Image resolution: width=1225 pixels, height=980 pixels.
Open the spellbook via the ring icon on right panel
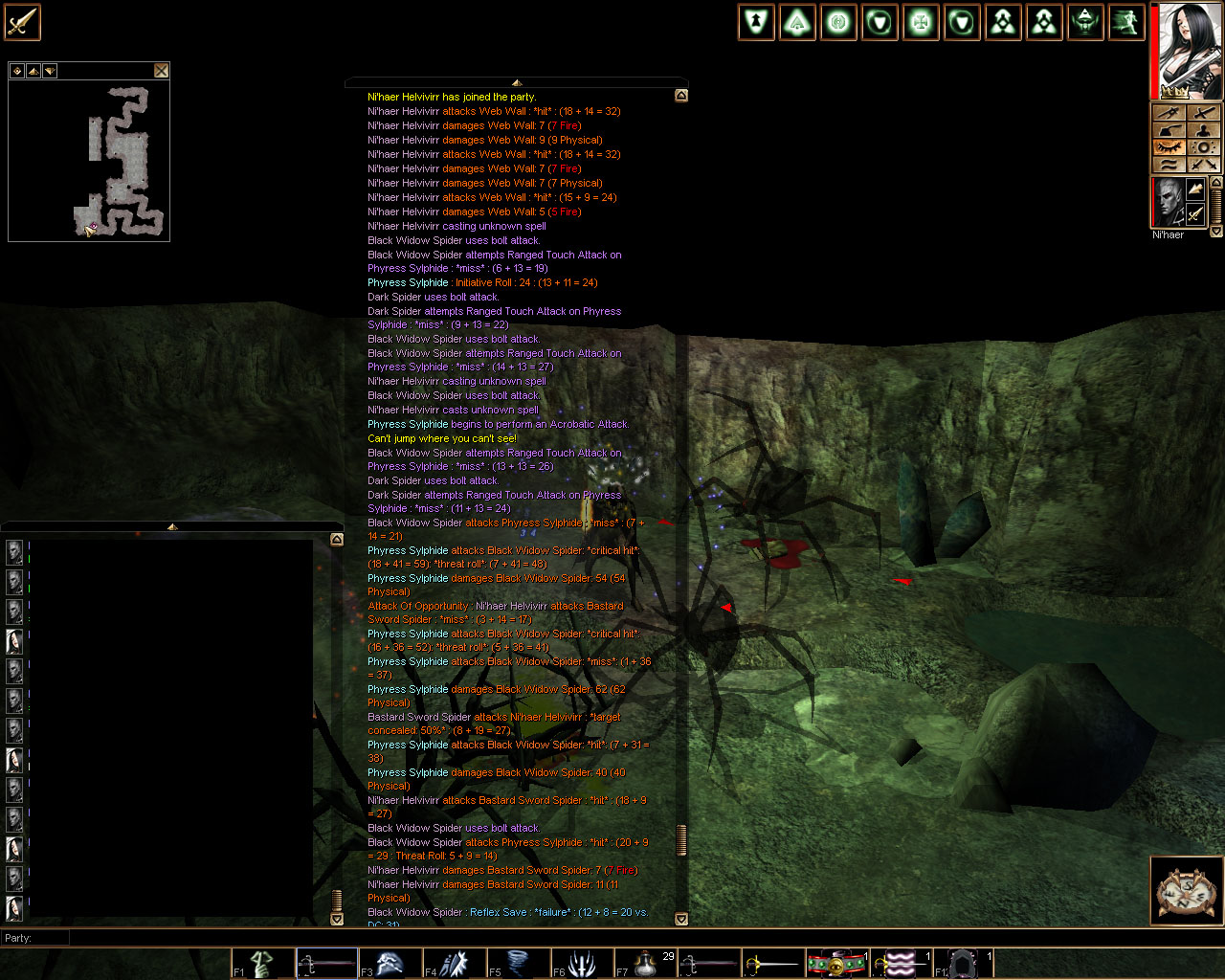point(1204,146)
